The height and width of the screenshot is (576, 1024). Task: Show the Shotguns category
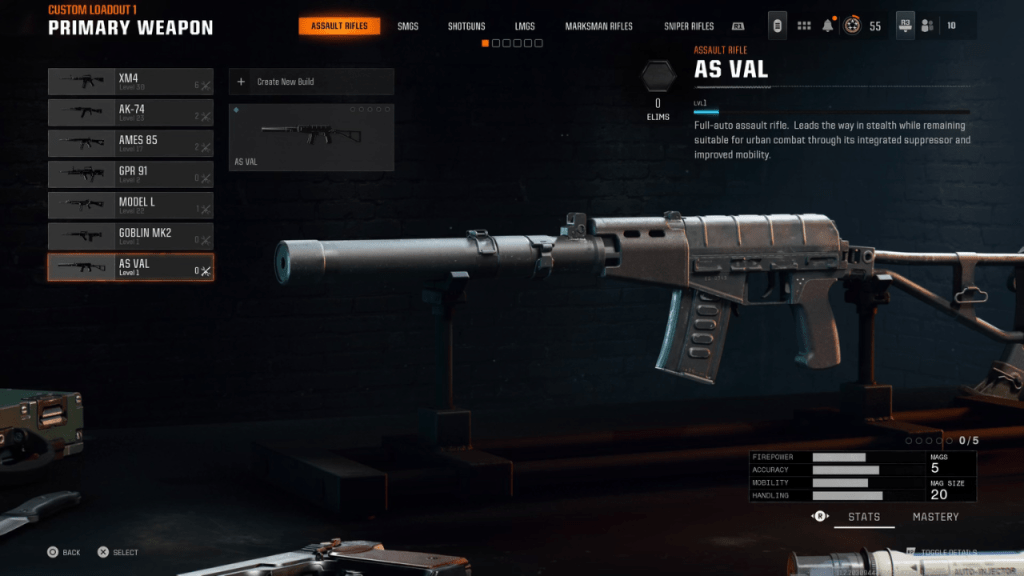click(x=466, y=26)
